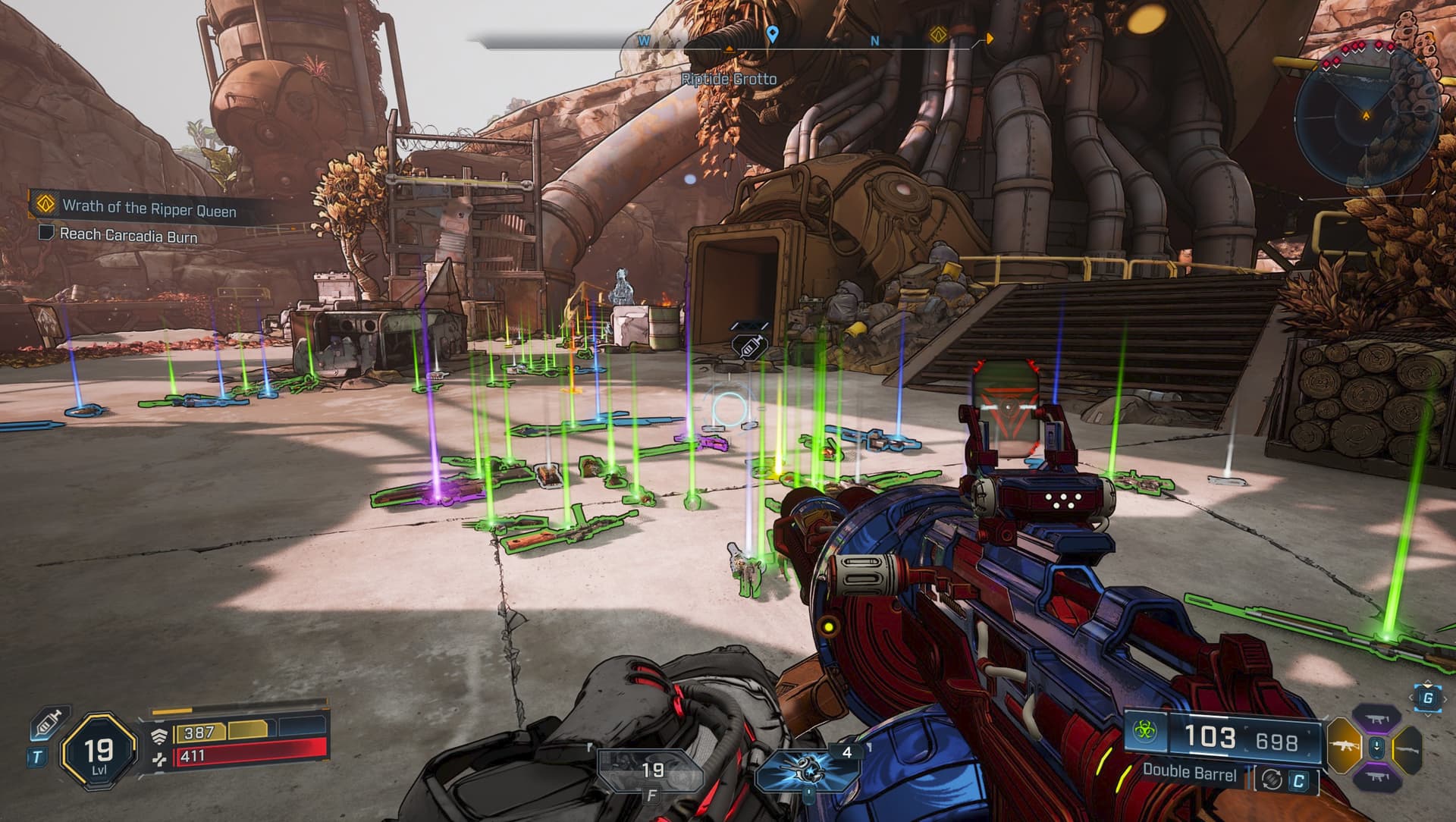Click the level 19 badge

(99, 752)
